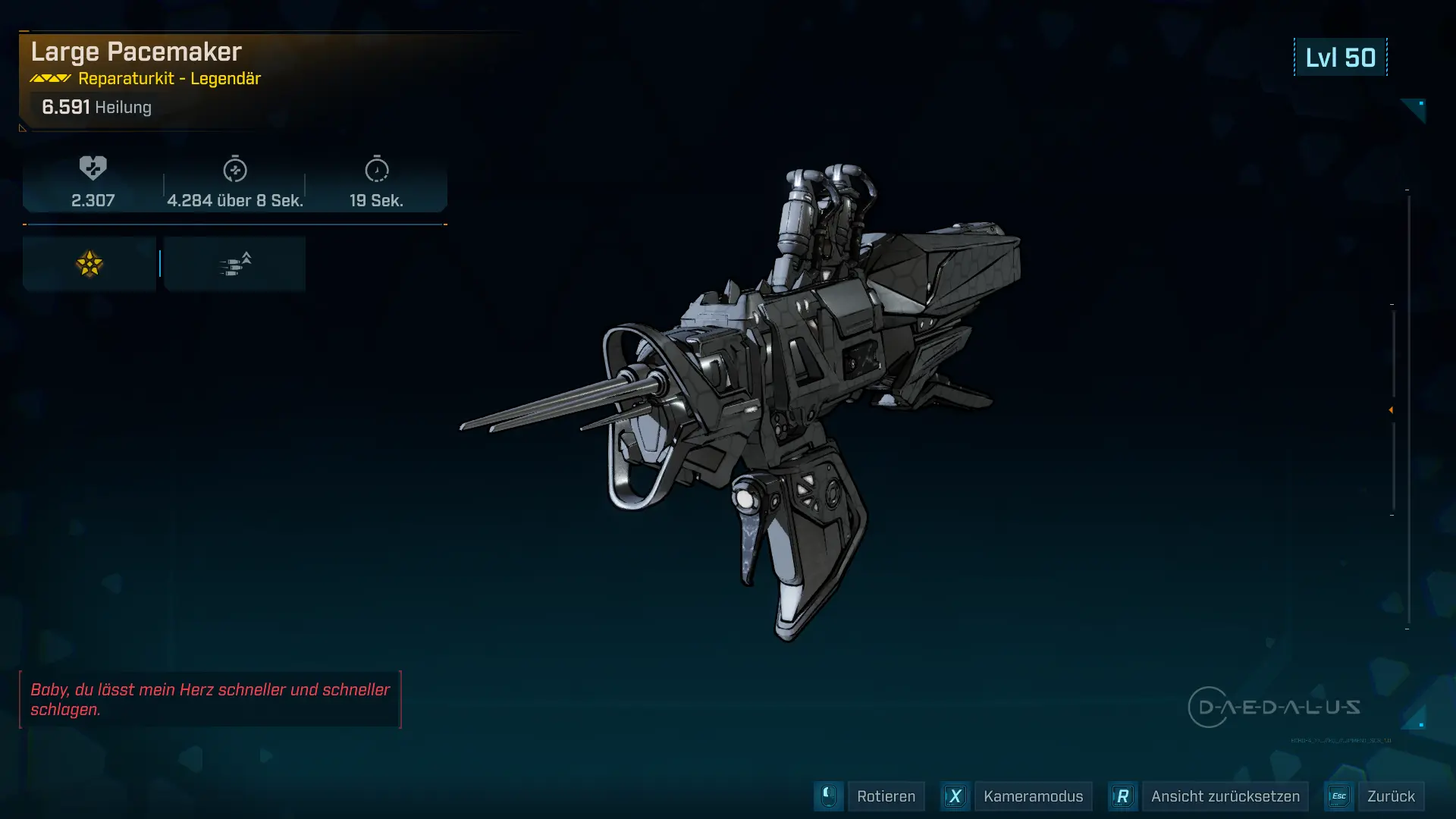
Task: Select the yellow star legendary perk icon
Action: click(89, 264)
